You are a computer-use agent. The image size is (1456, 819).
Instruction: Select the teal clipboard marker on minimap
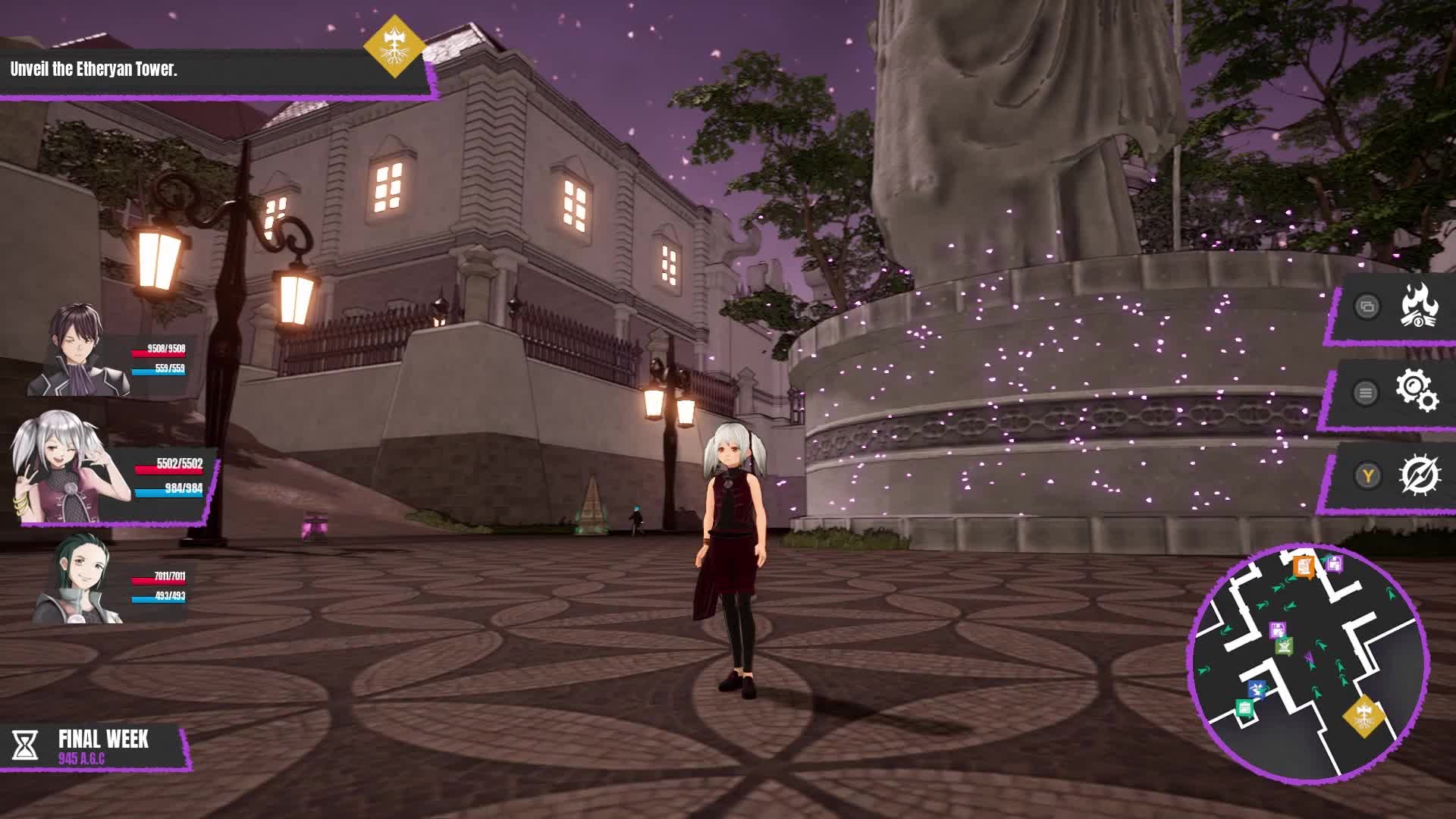pos(1244,709)
